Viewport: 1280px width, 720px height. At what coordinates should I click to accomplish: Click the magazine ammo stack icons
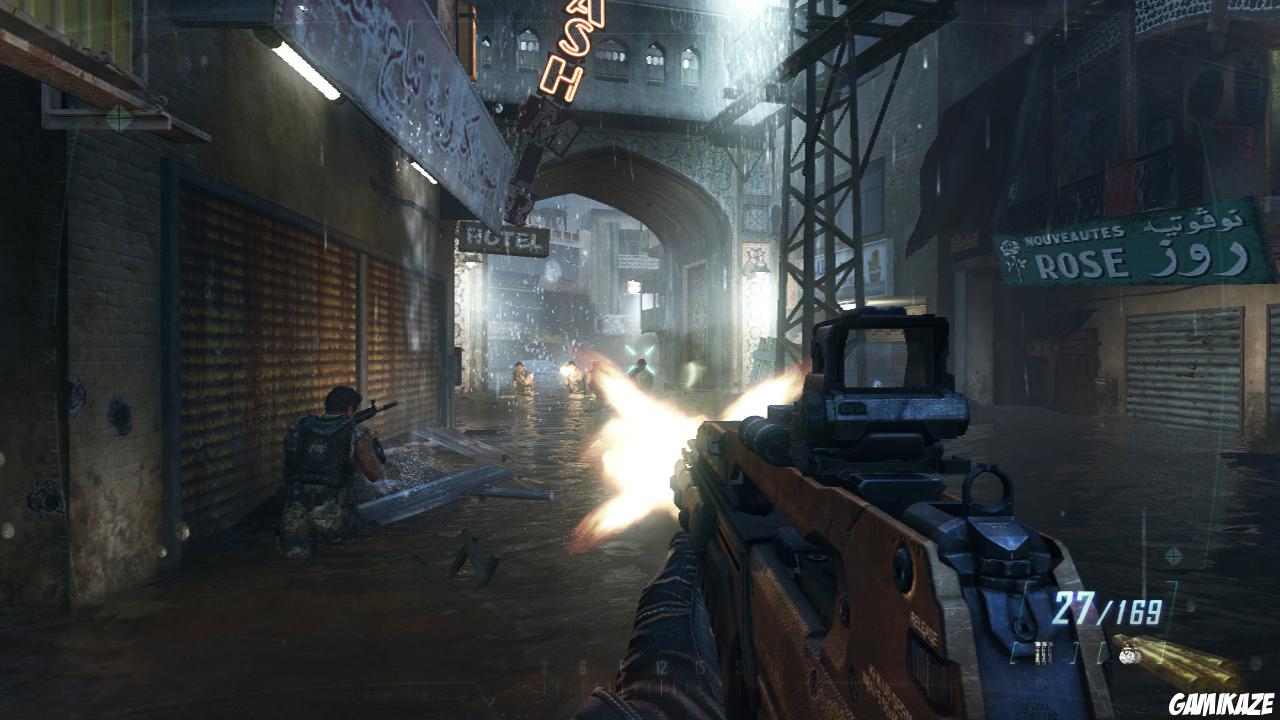click(1044, 652)
